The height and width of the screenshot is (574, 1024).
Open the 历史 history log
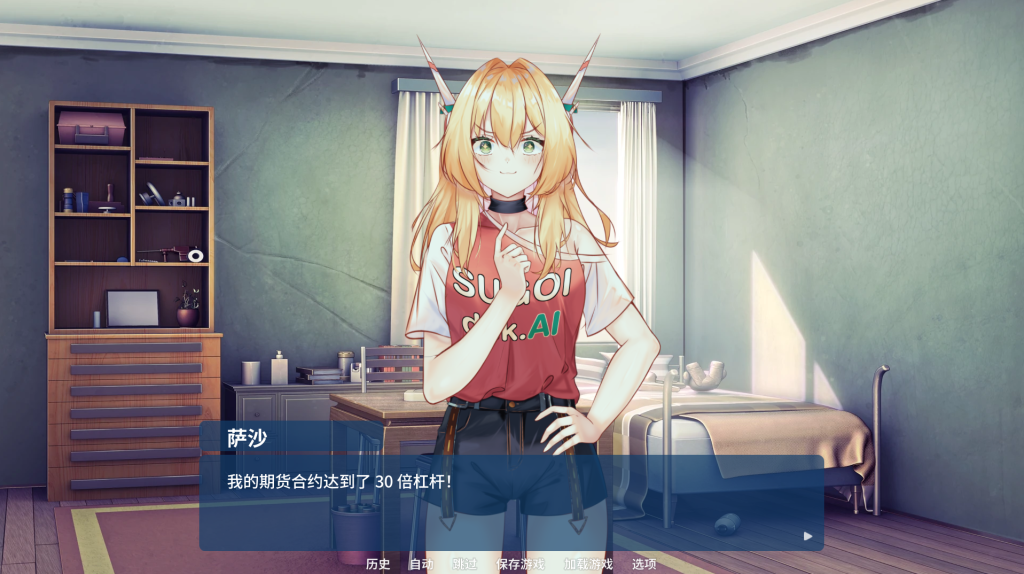click(377, 564)
